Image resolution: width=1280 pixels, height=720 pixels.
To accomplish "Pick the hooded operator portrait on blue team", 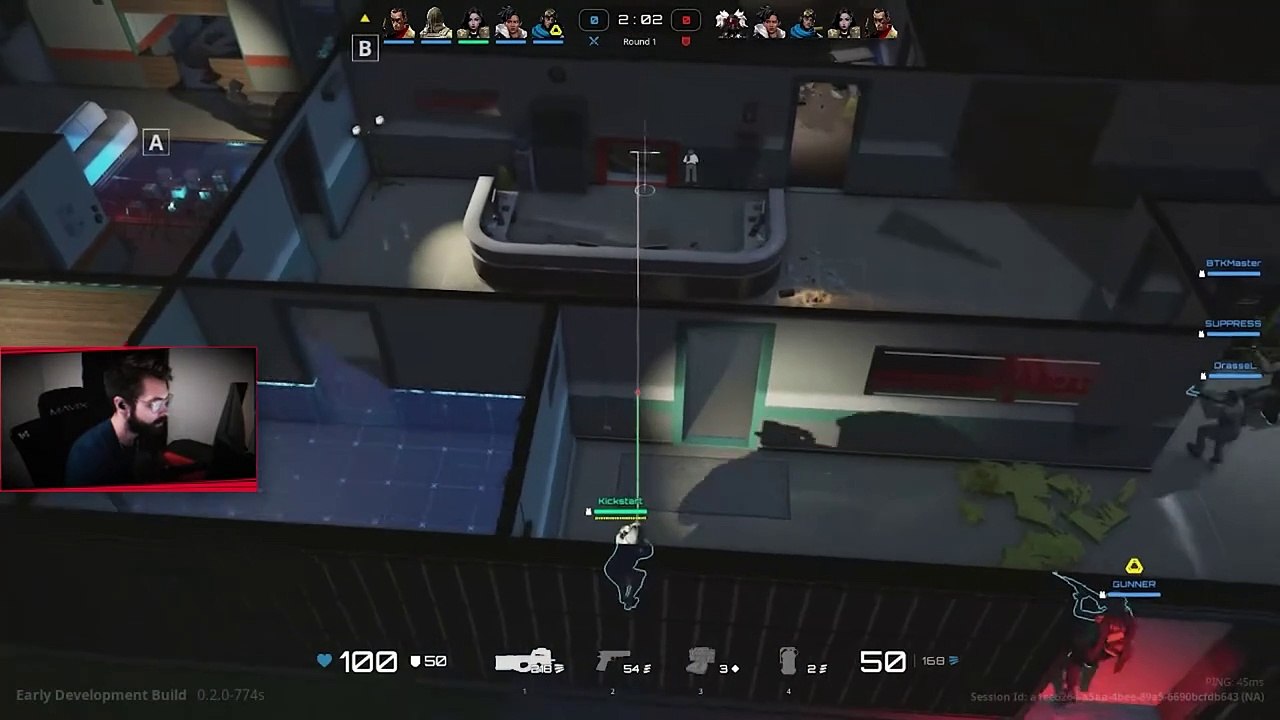I will pos(436,23).
